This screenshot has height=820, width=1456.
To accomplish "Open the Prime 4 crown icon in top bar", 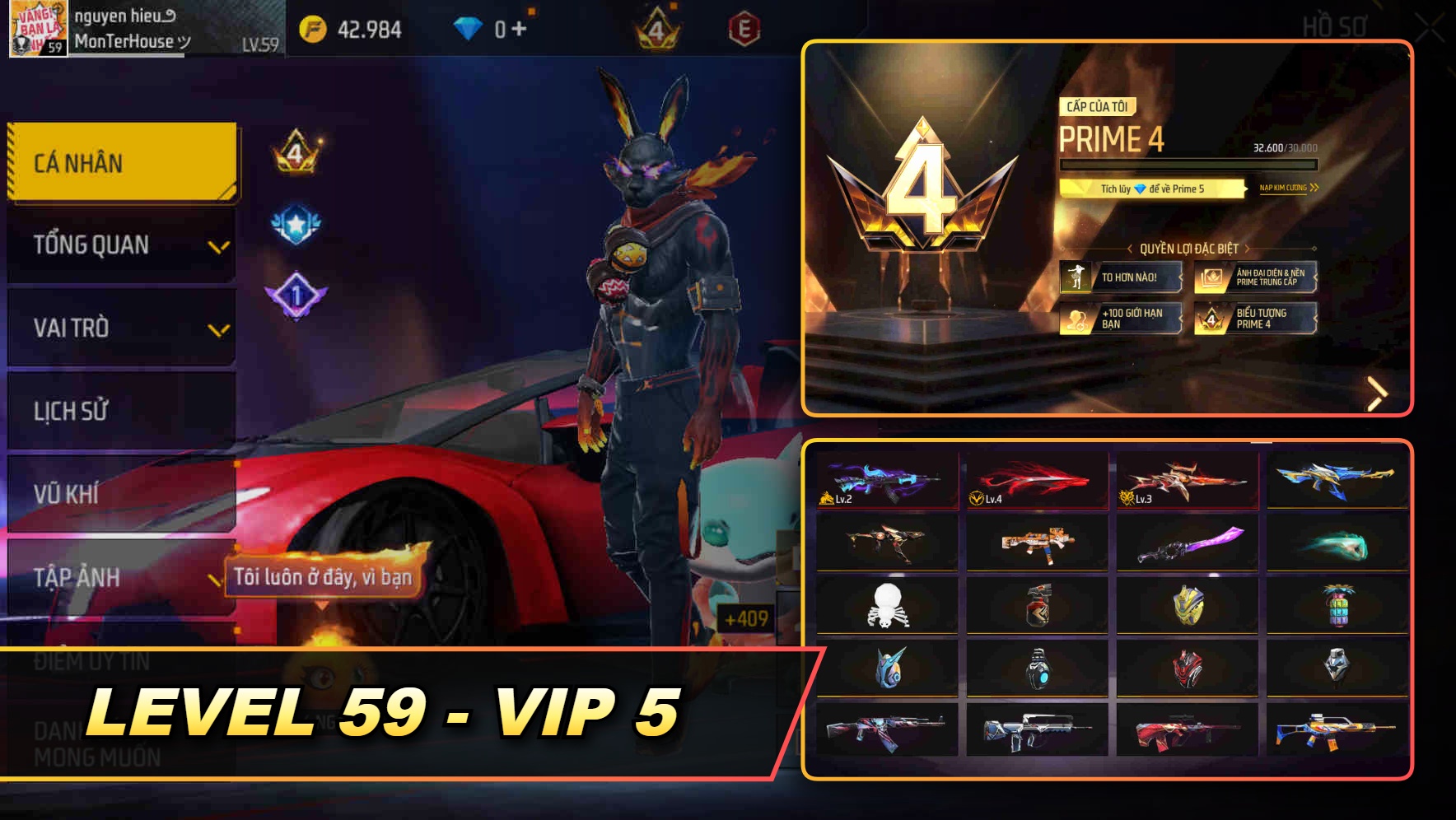I will (655, 30).
